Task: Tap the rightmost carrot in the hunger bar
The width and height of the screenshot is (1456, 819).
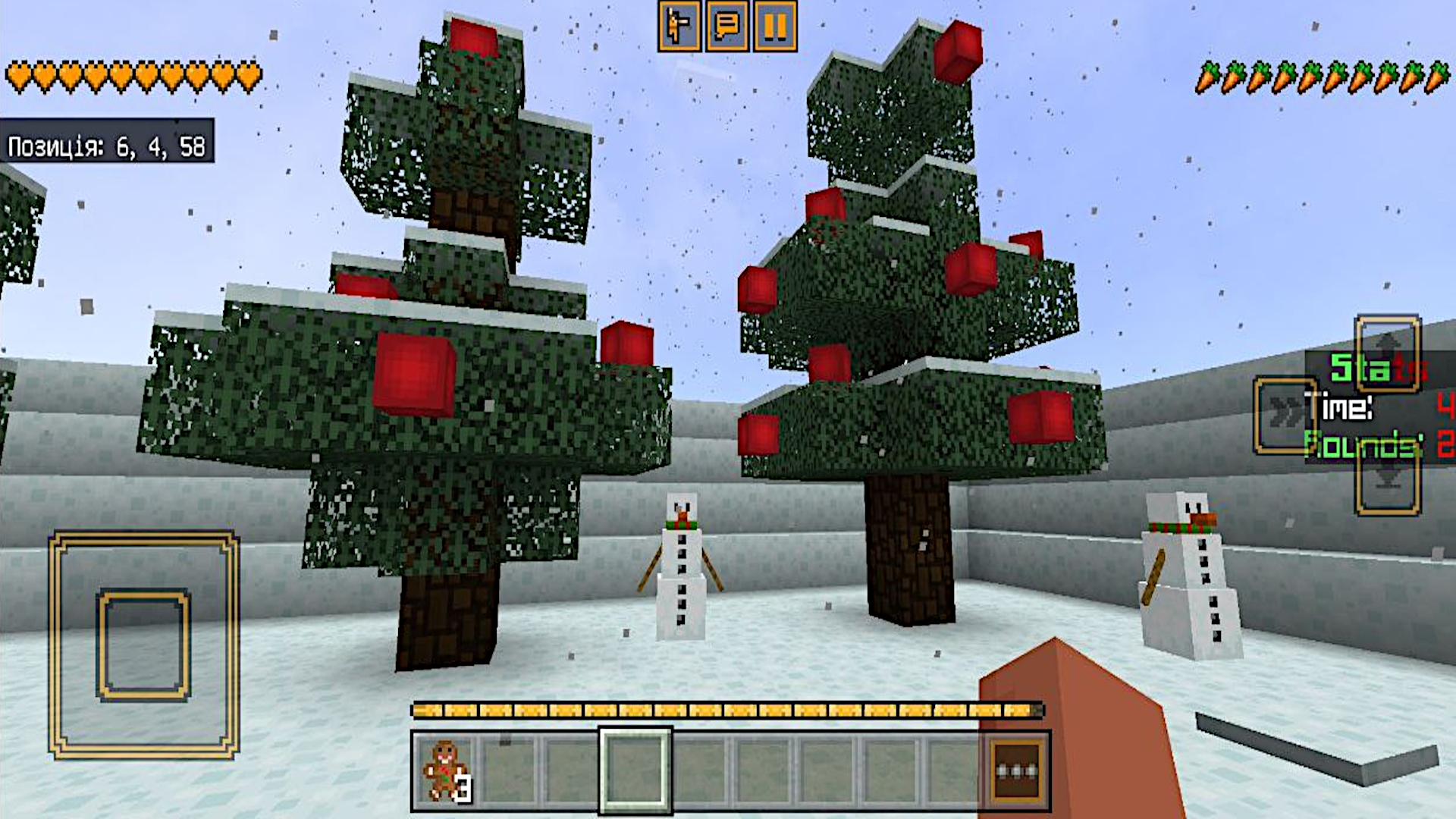Action: 1438,75
